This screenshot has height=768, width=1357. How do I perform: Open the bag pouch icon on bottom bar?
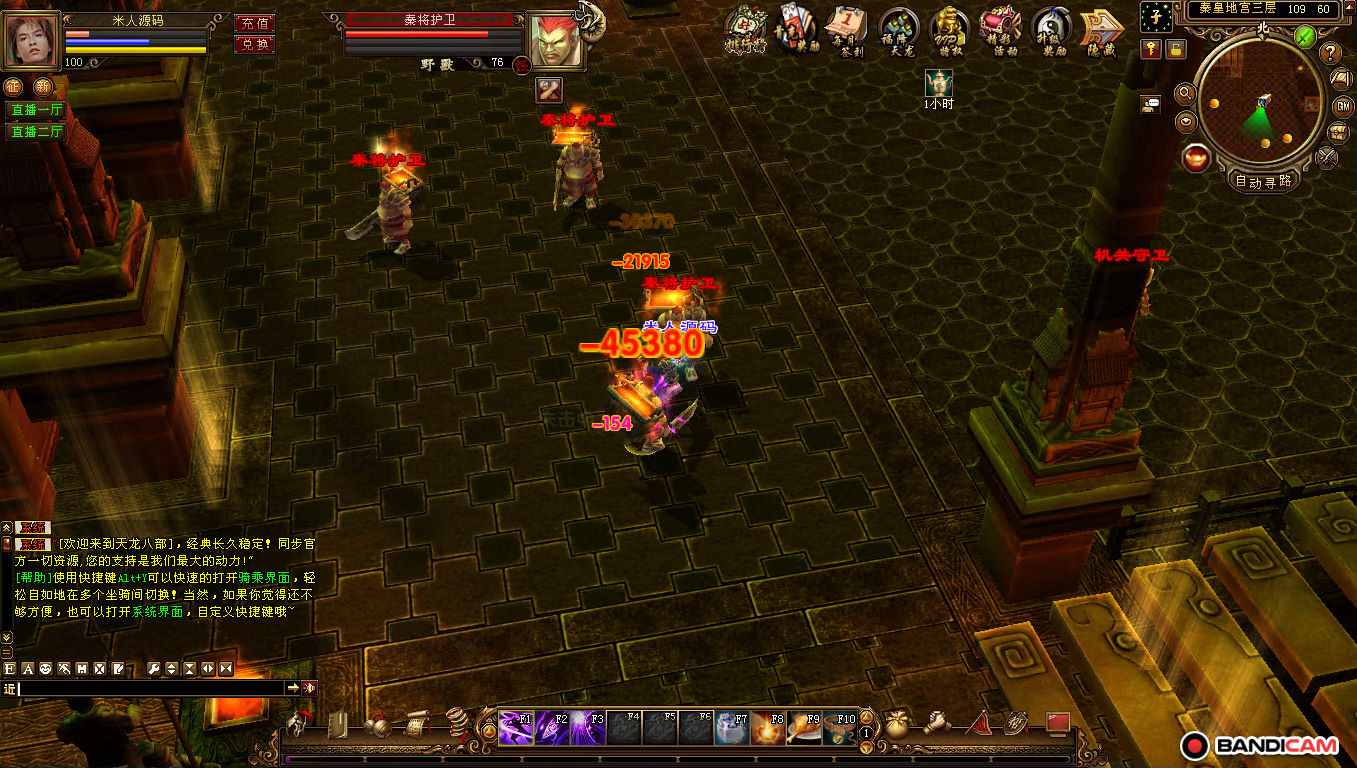[x=897, y=723]
